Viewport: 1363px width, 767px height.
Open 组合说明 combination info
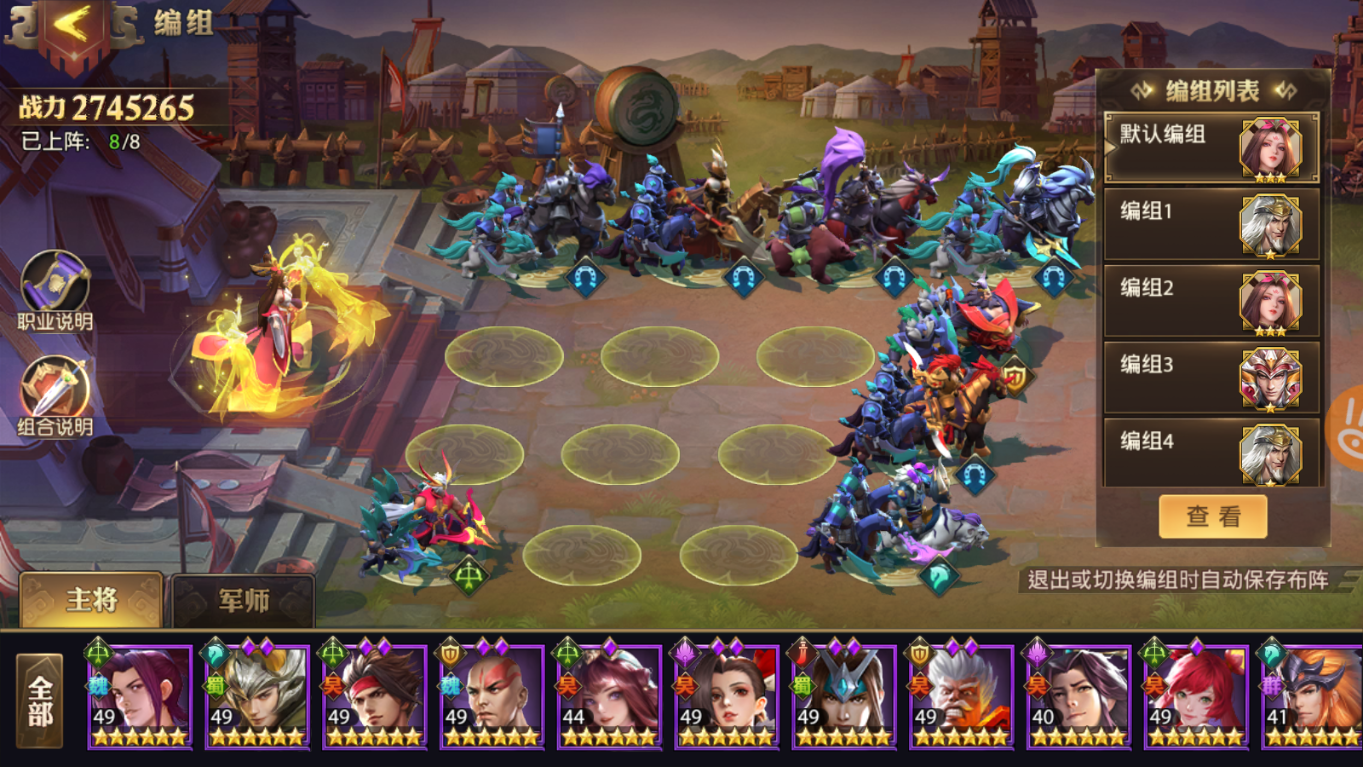55,392
